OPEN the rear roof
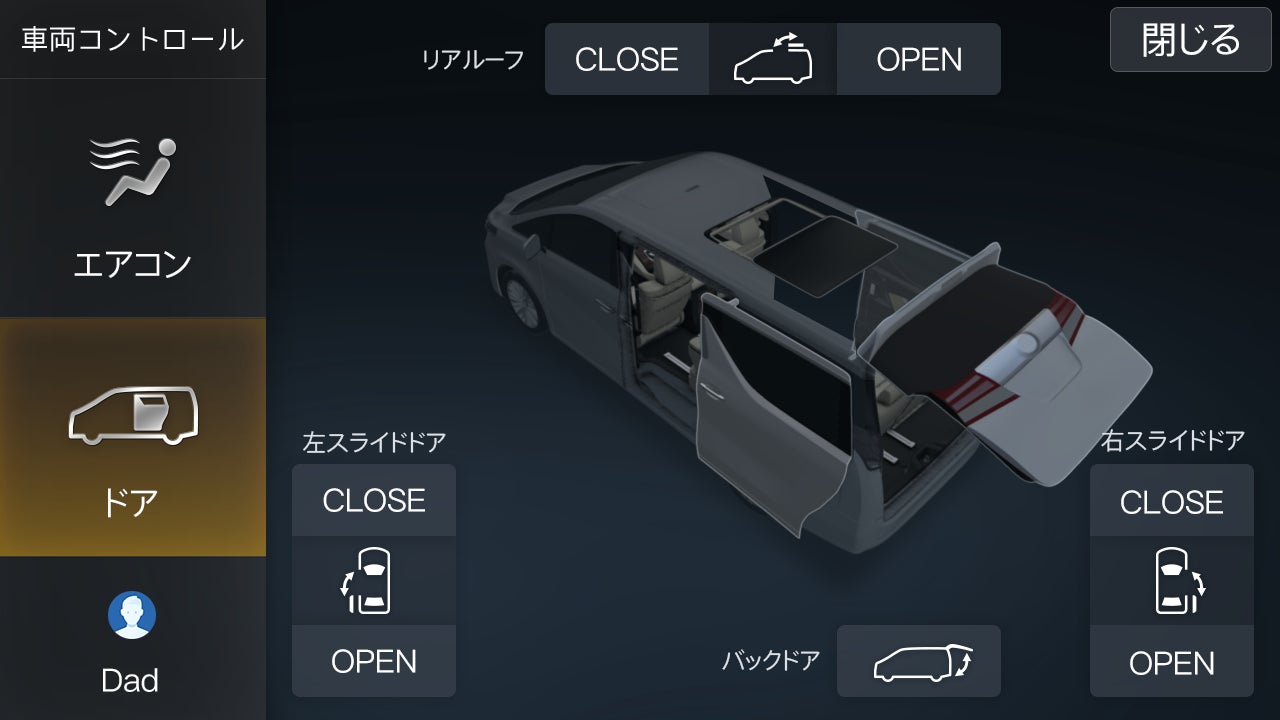This screenshot has width=1280, height=720. (918, 59)
